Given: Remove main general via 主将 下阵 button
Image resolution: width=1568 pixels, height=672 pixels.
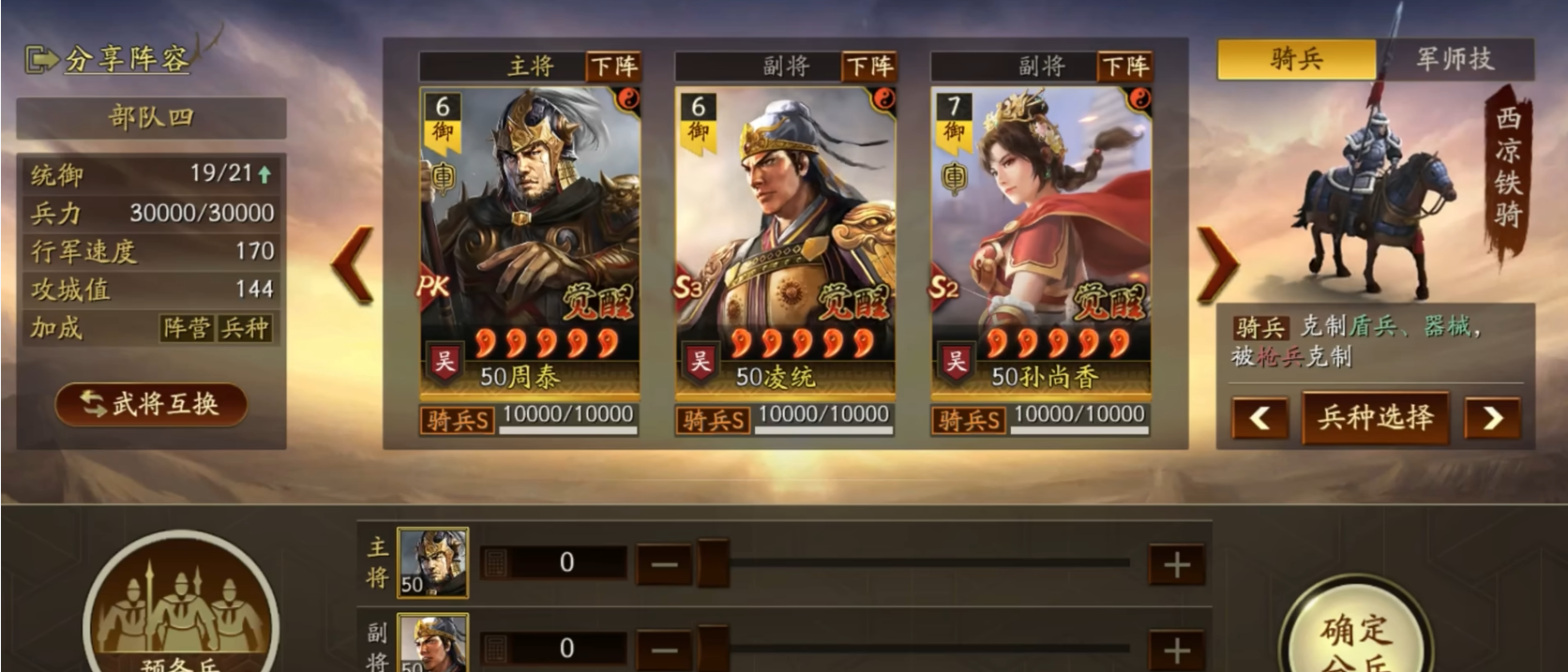Looking at the screenshot, I should coord(613,67).
